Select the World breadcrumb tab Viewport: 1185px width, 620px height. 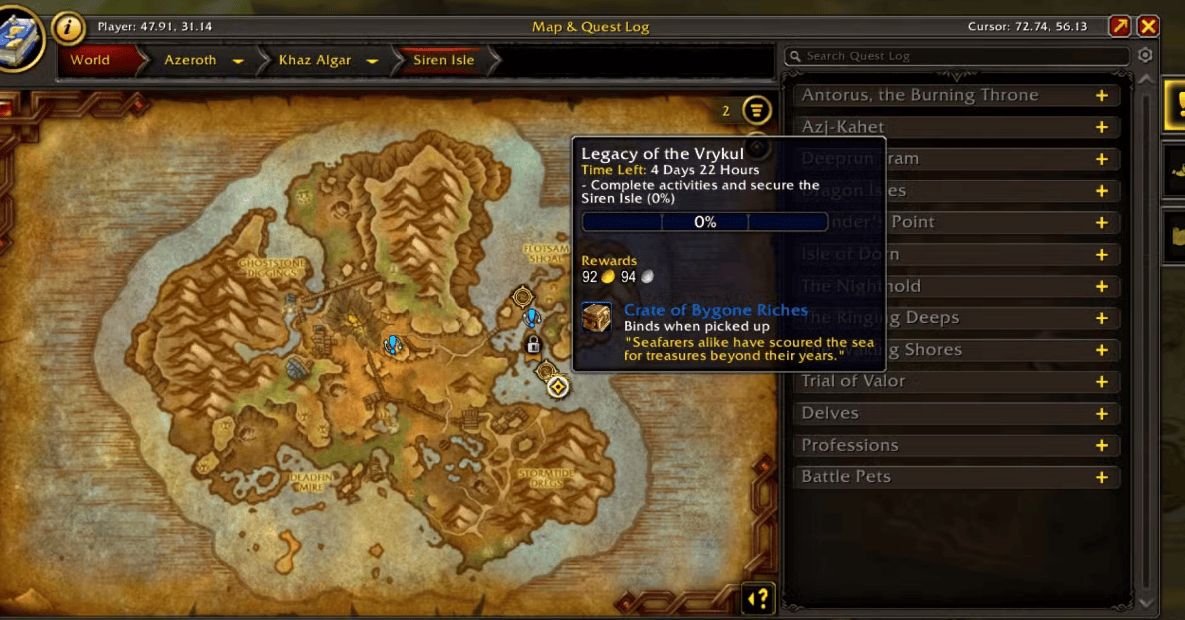(90, 60)
